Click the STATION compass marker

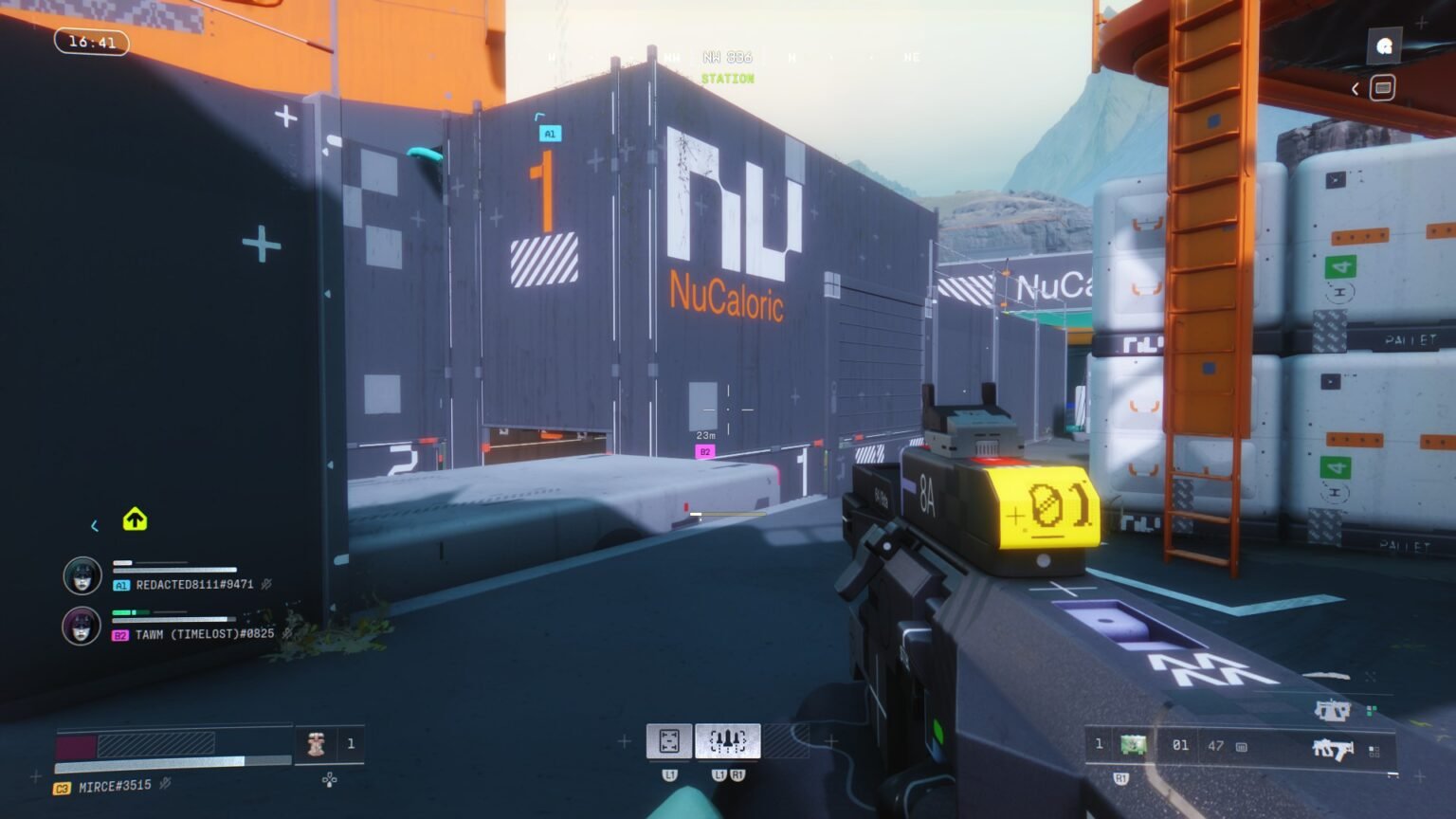(729, 78)
